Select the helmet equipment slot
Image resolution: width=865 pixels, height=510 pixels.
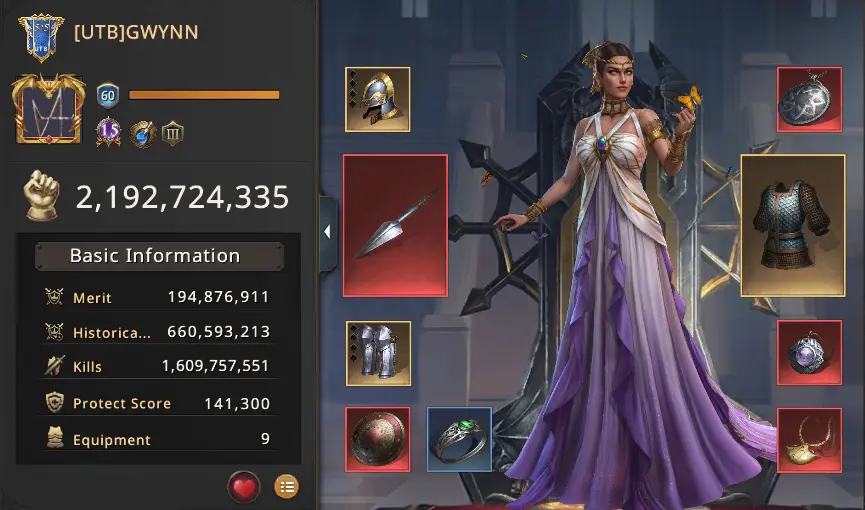377,99
